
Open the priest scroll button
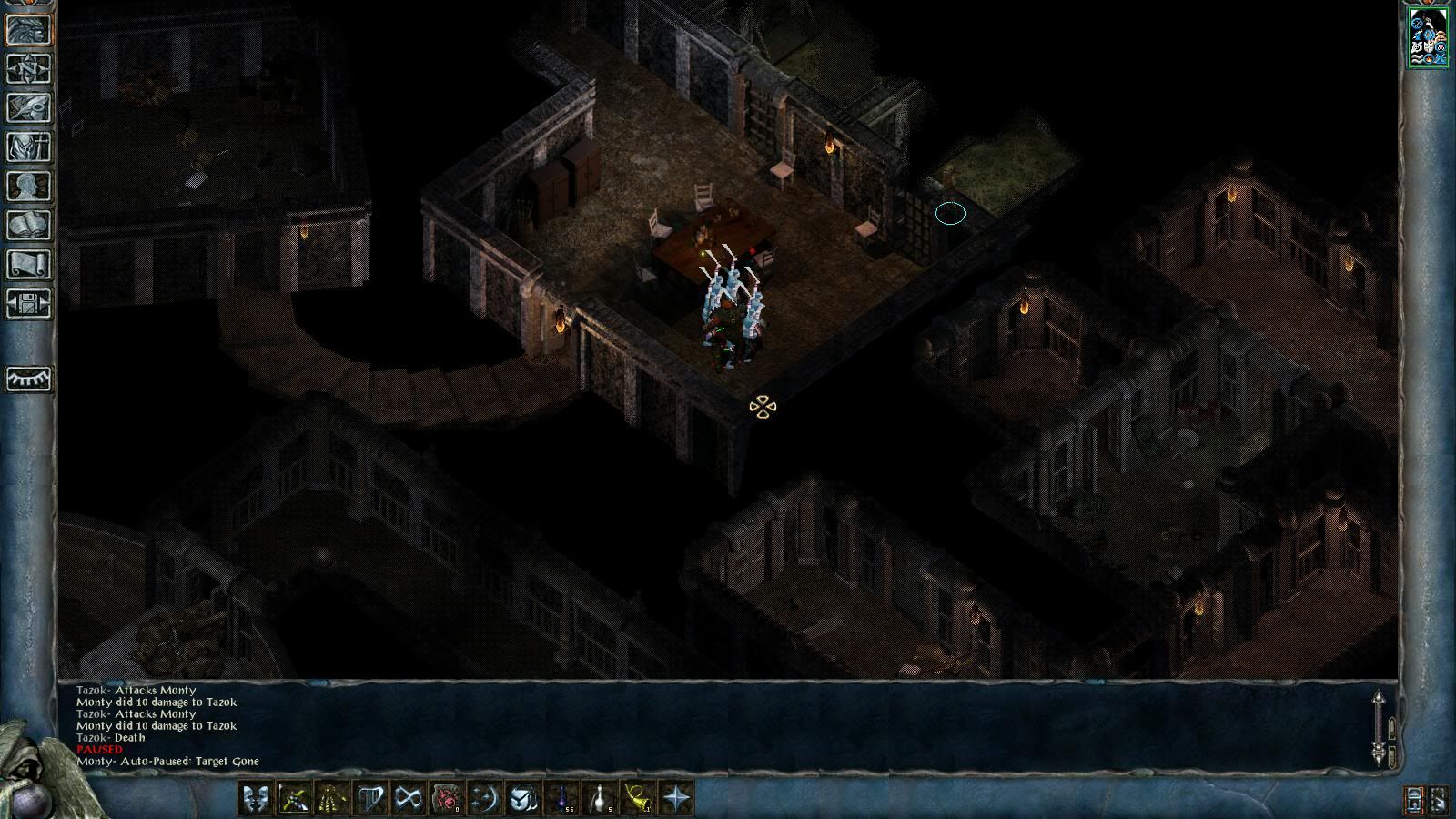(x=28, y=264)
